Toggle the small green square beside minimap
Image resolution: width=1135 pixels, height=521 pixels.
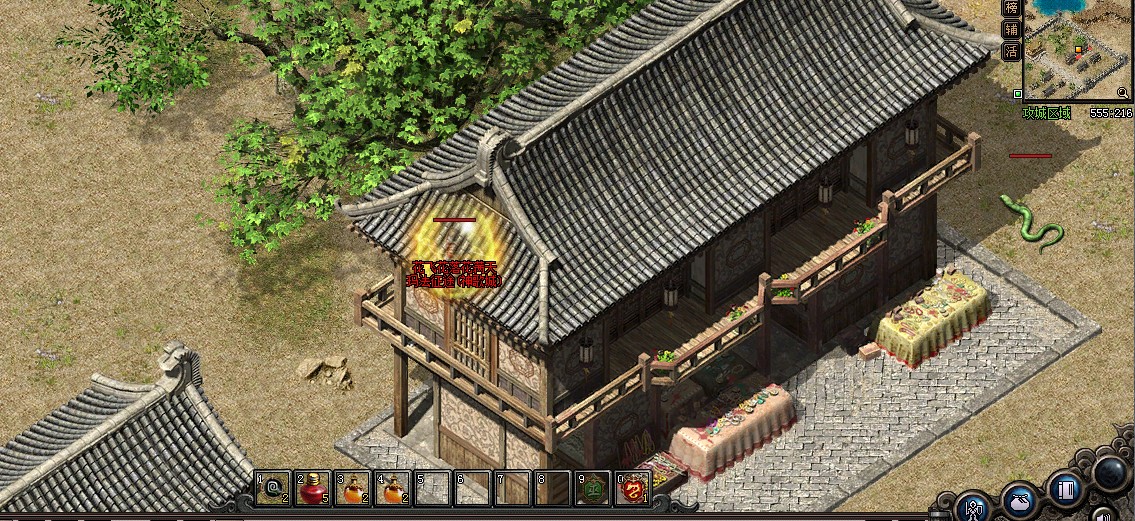pos(1017,94)
